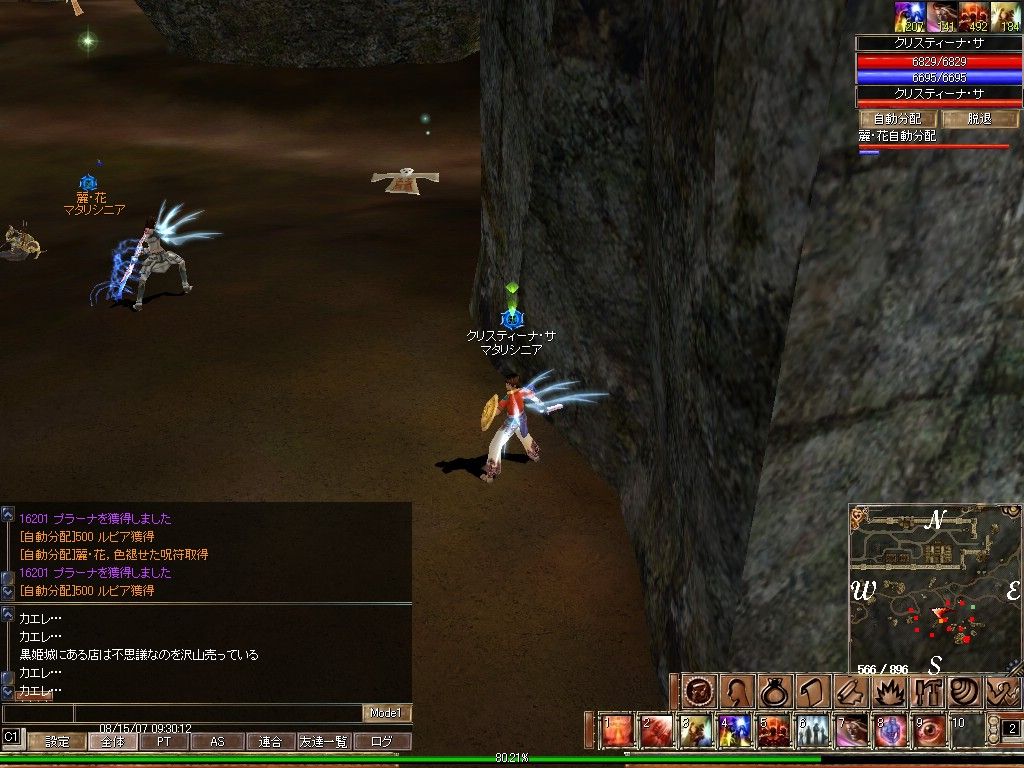This screenshot has width=1024, height=768.
Task: Use the blue crystal figure skill in slot 8
Action: 890,731
